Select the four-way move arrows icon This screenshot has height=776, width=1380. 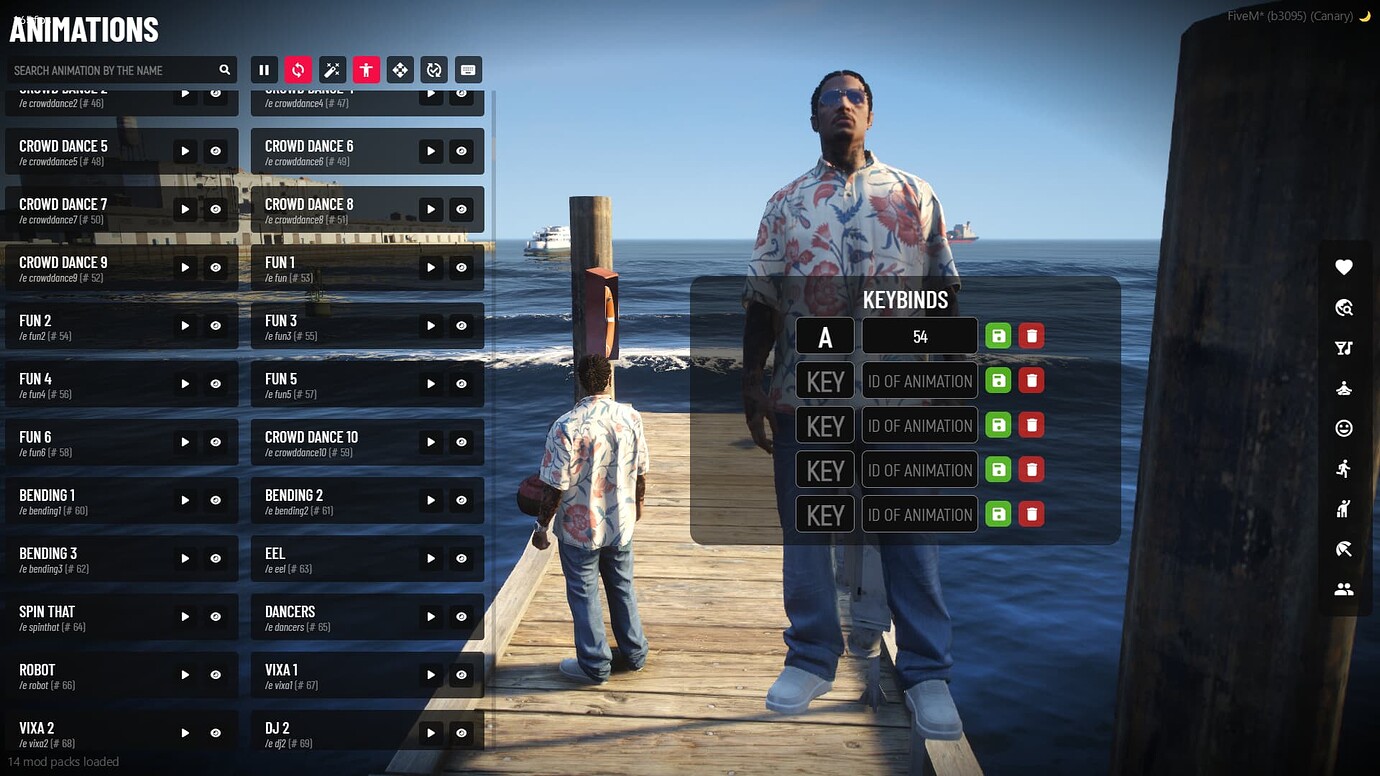[400, 70]
